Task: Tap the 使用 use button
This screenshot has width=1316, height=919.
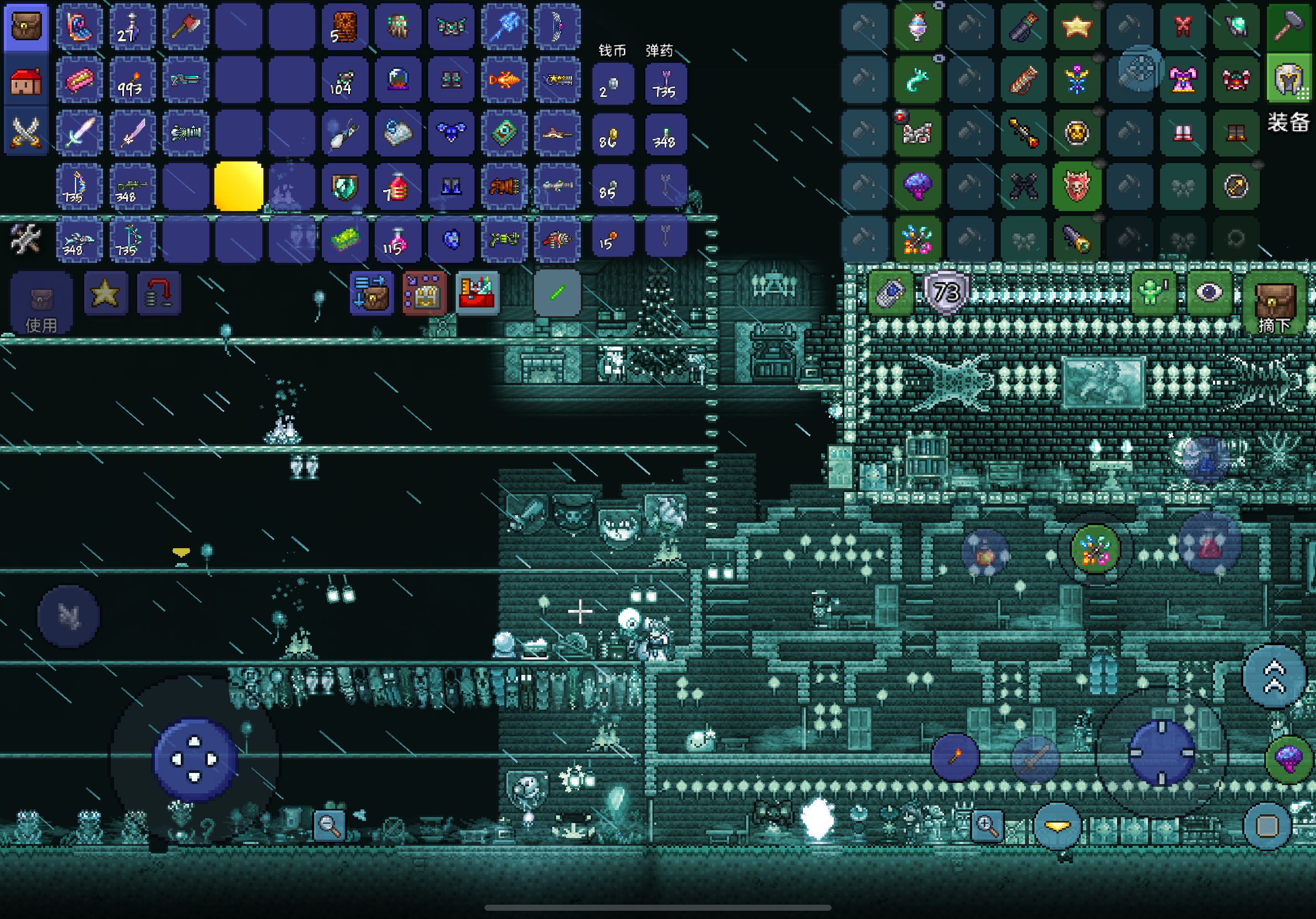Action: [x=41, y=302]
